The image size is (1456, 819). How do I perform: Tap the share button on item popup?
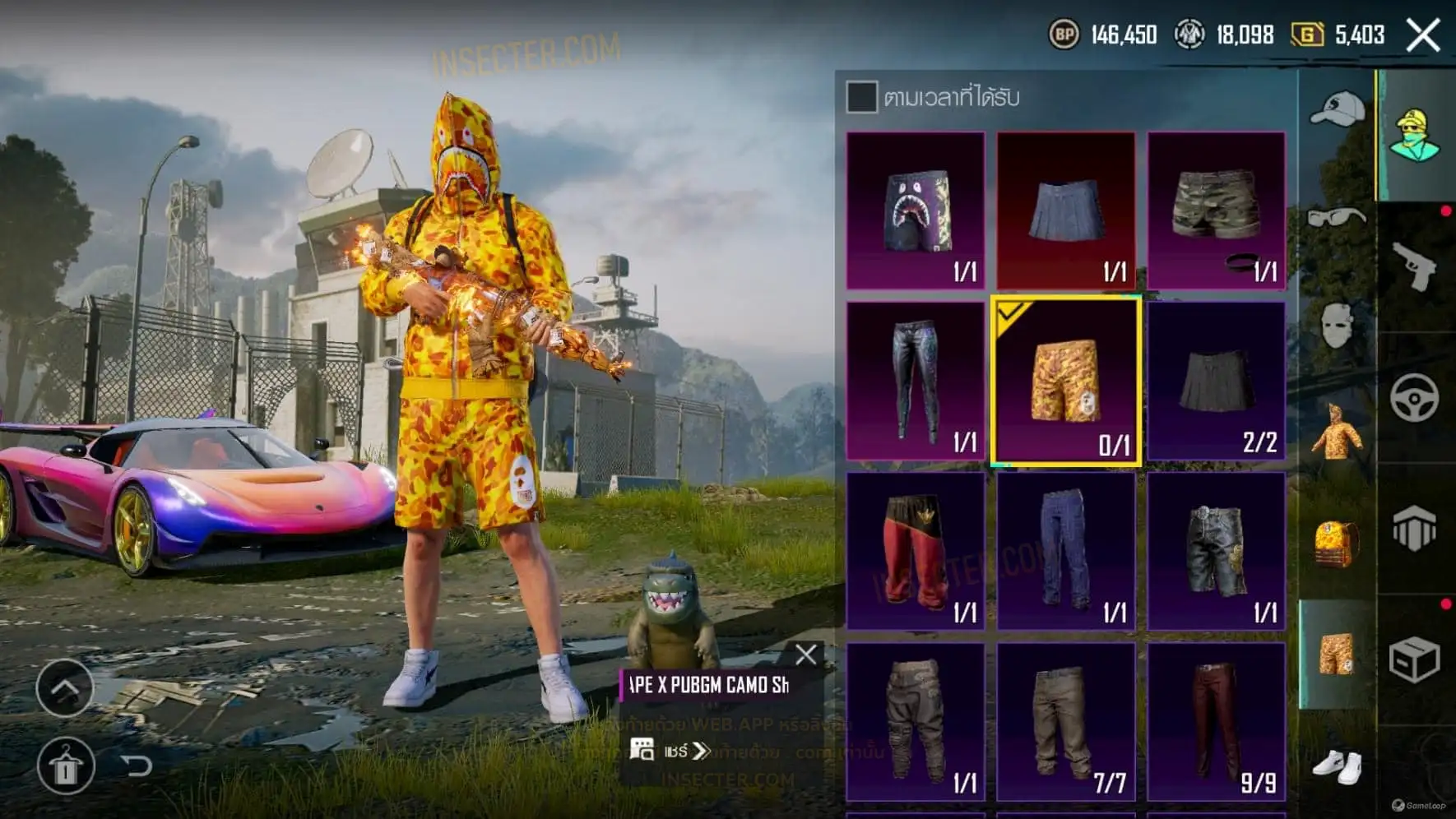pyautogui.click(x=670, y=751)
